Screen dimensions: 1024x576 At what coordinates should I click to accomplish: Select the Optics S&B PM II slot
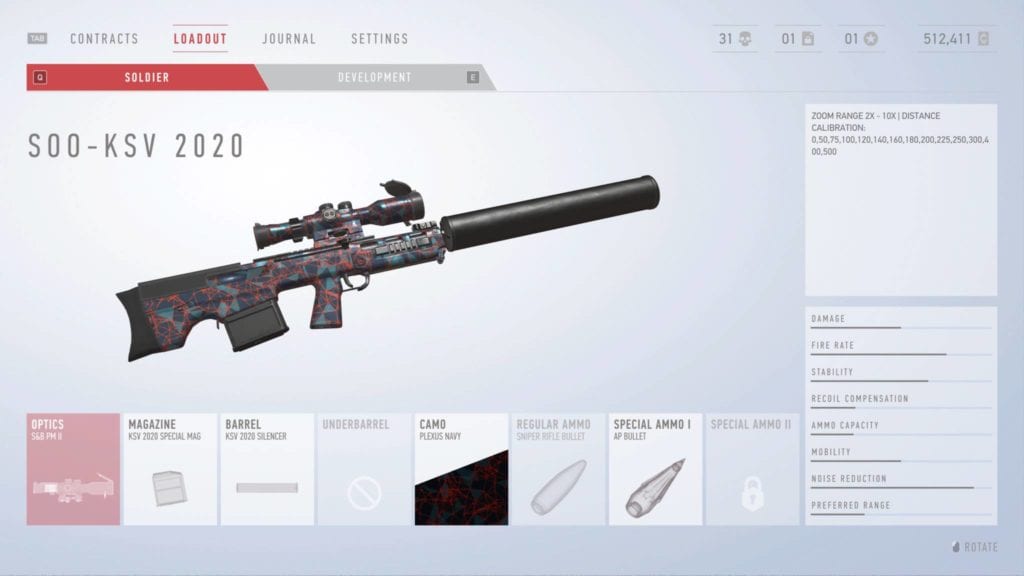tap(73, 469)
